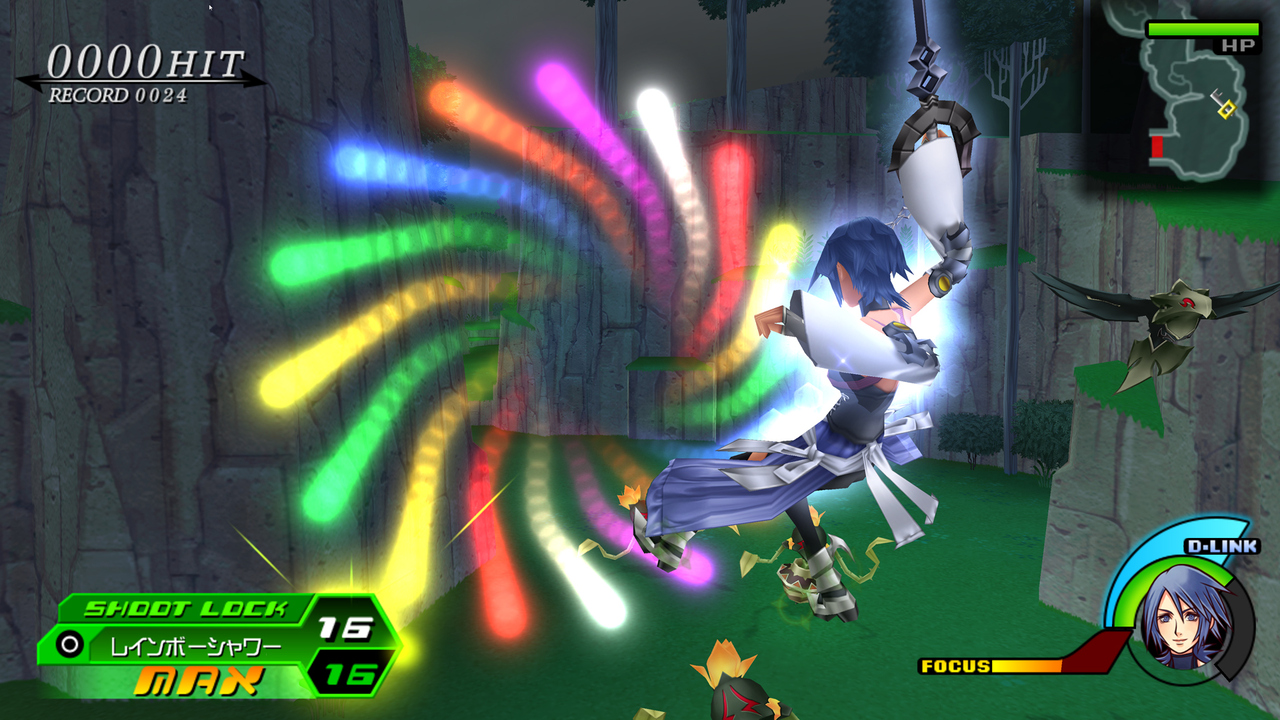The width and height of the screenshot is (1280, 720).
Task: Click the HP label above the health bar
Action: [x=1238, y=45]
